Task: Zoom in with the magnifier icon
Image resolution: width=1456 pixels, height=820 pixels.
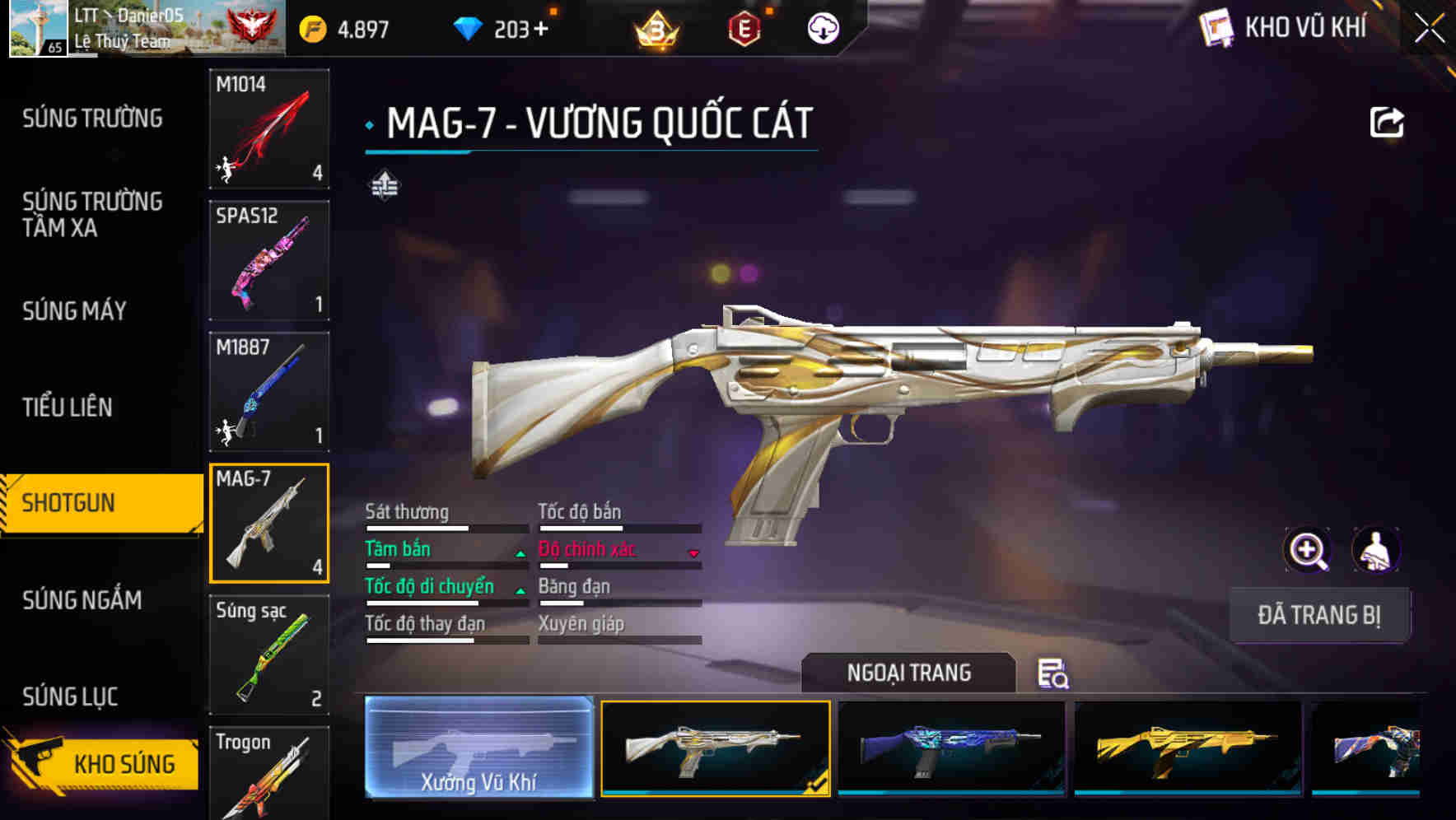Action: [1308, 550]
